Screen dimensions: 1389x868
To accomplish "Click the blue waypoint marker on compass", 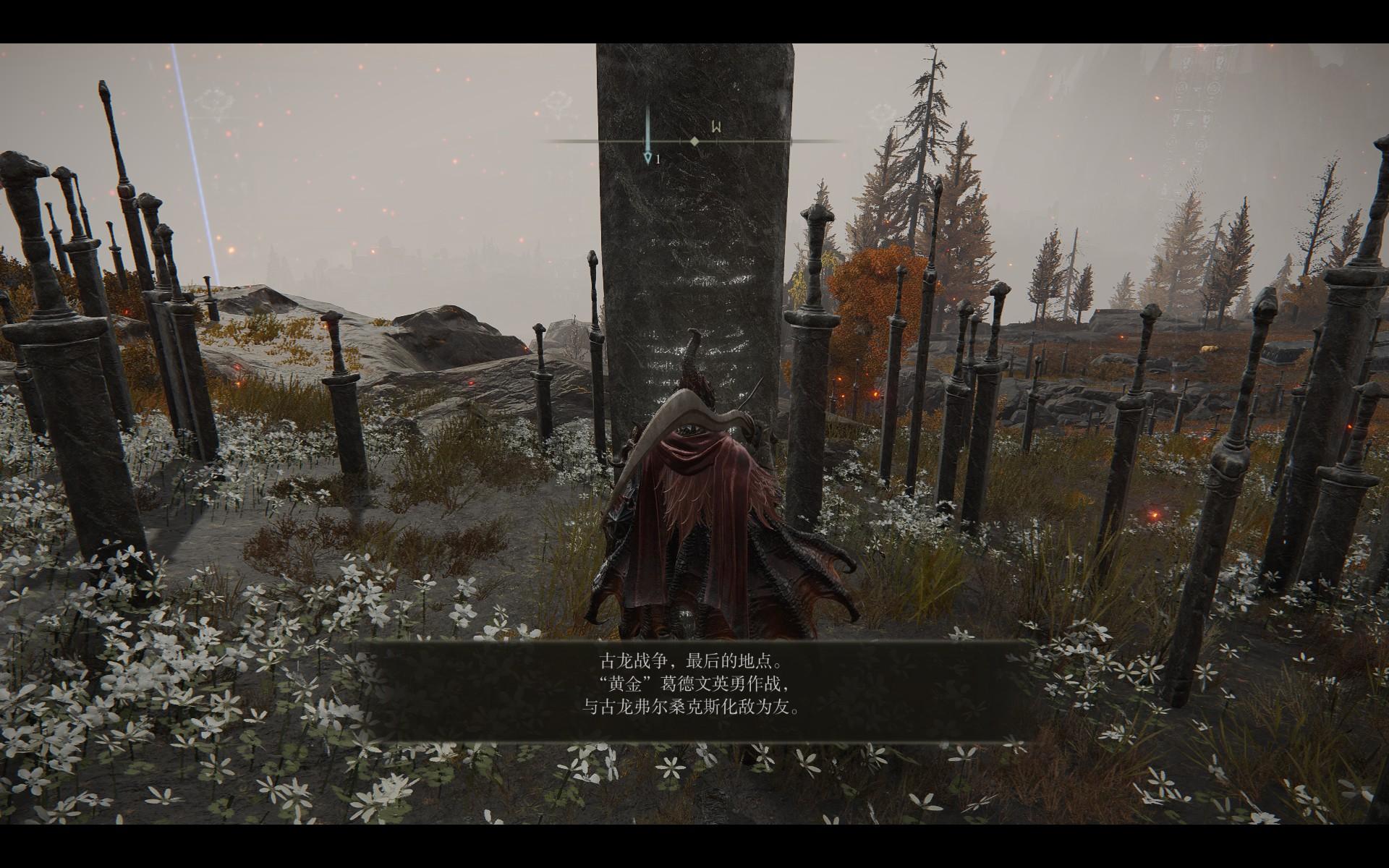I will click(x=648, y=157).
